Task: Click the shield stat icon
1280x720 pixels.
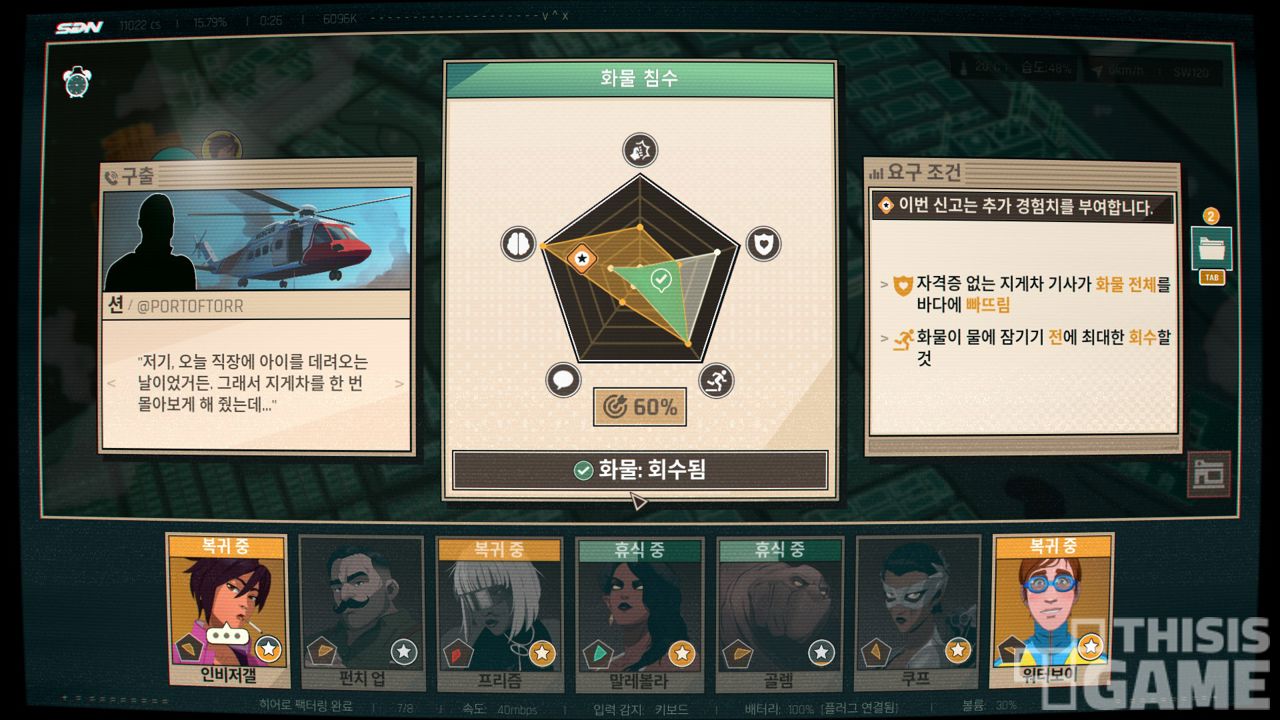Action: (x=763, y=243)
